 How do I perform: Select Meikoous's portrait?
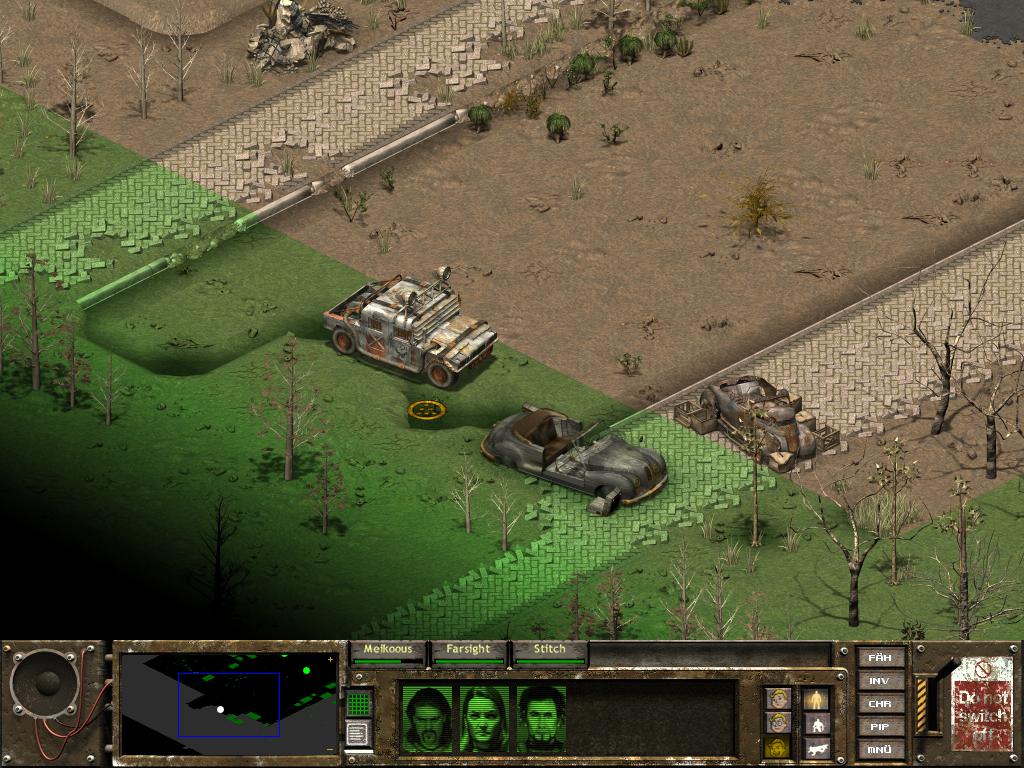(425, 719)
